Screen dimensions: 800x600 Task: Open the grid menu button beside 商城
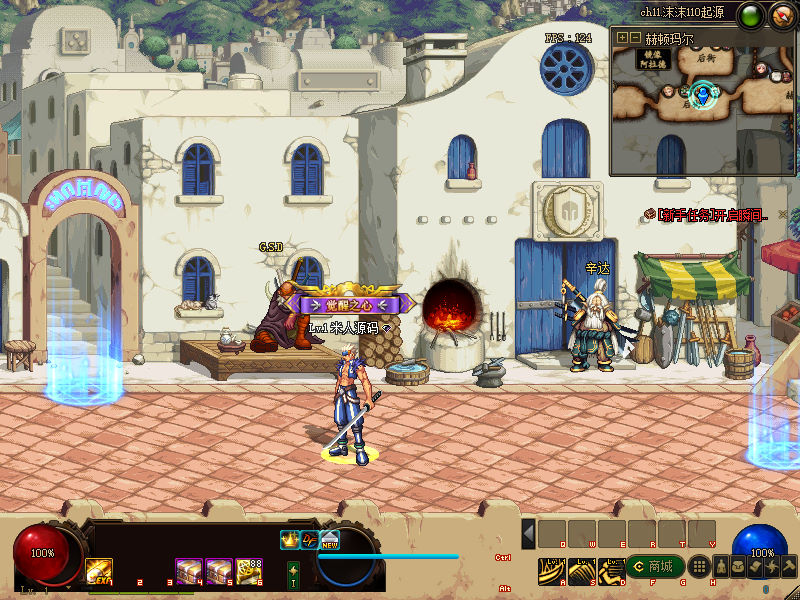(701, 567)
